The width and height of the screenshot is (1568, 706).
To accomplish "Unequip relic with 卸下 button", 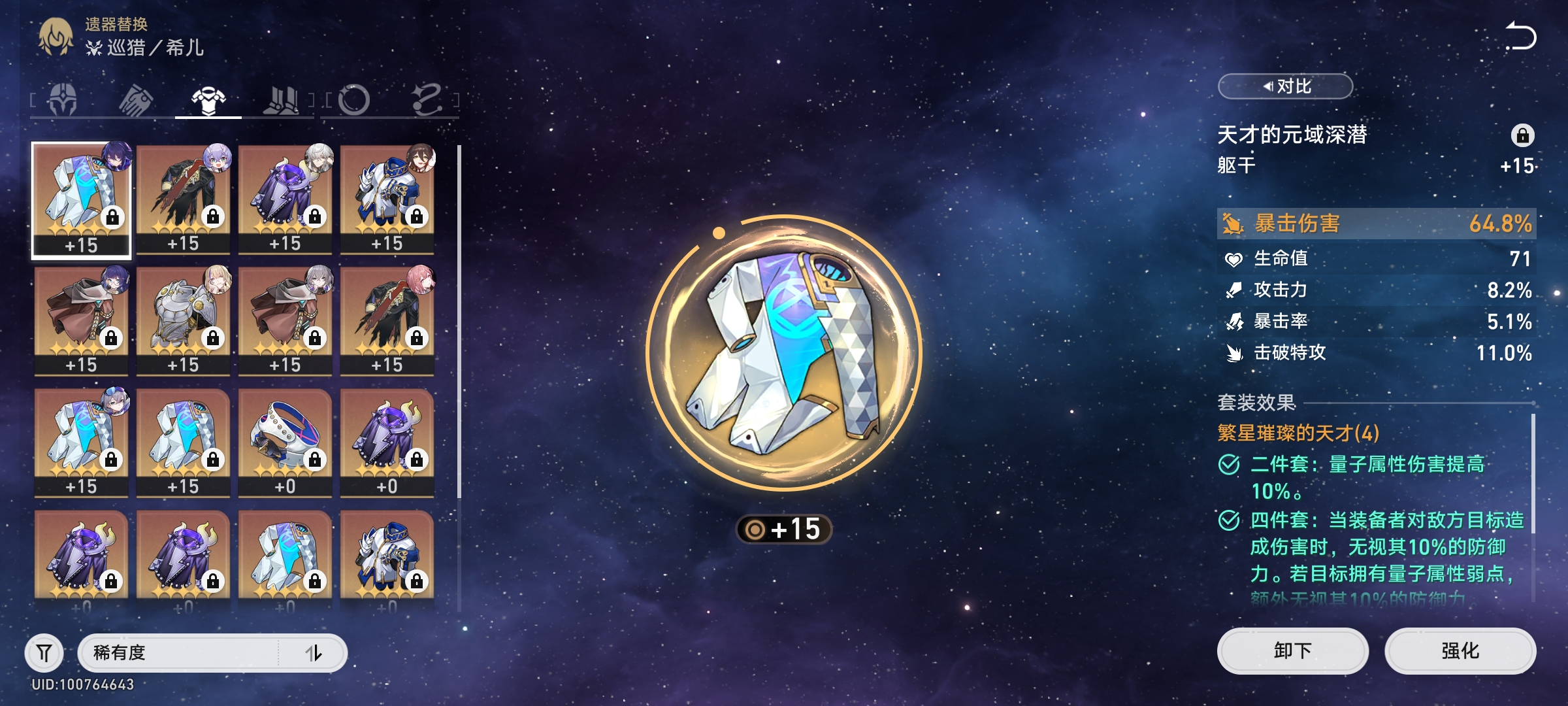I will [x=1292, y=650].
